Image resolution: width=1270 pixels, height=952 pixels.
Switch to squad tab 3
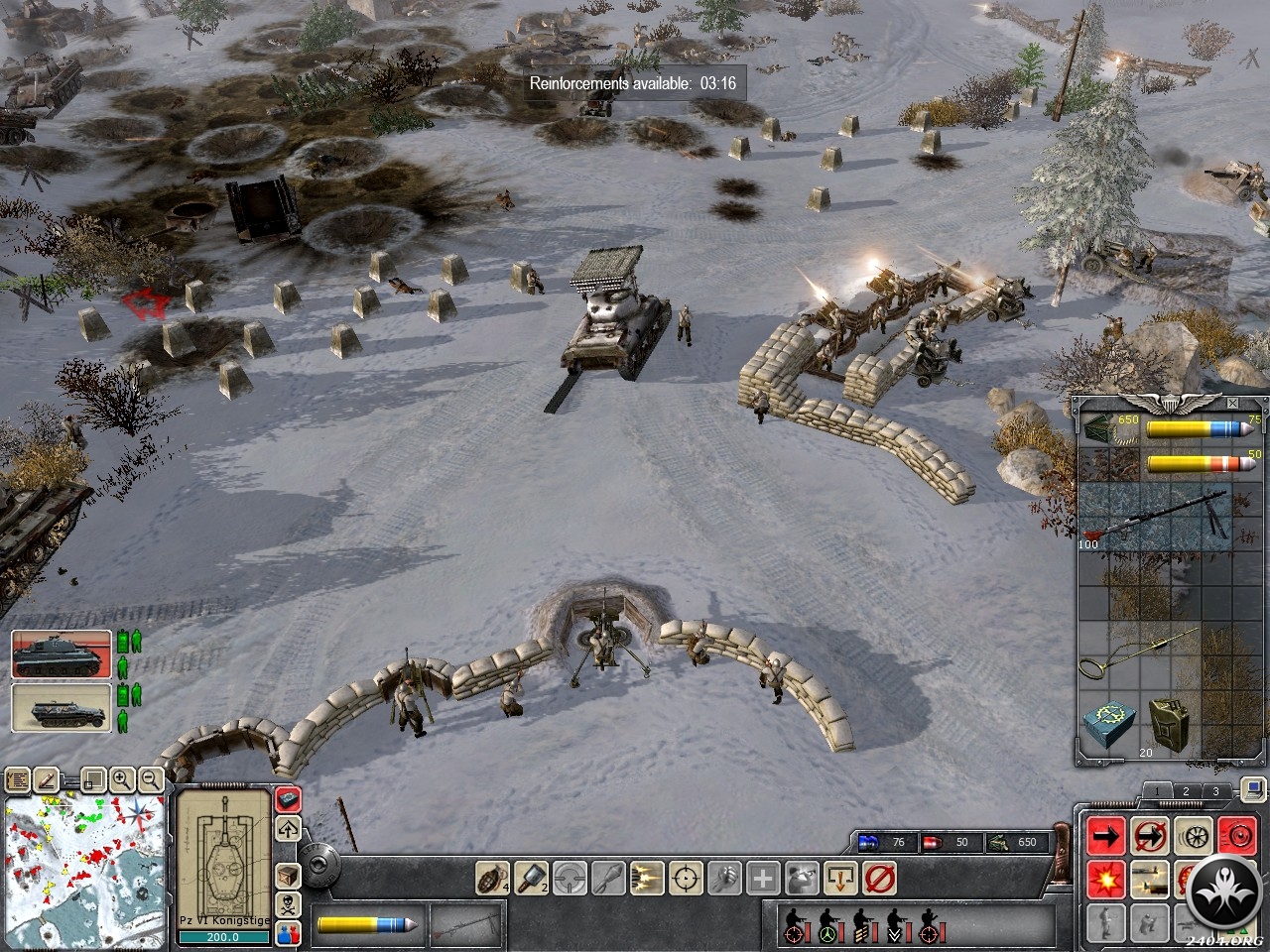tap(1215, 791)
